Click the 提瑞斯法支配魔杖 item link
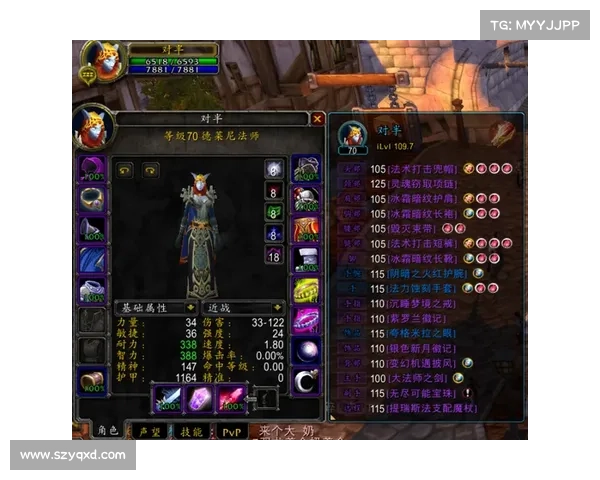Screen dimensions: 600x480 point(428,408)
